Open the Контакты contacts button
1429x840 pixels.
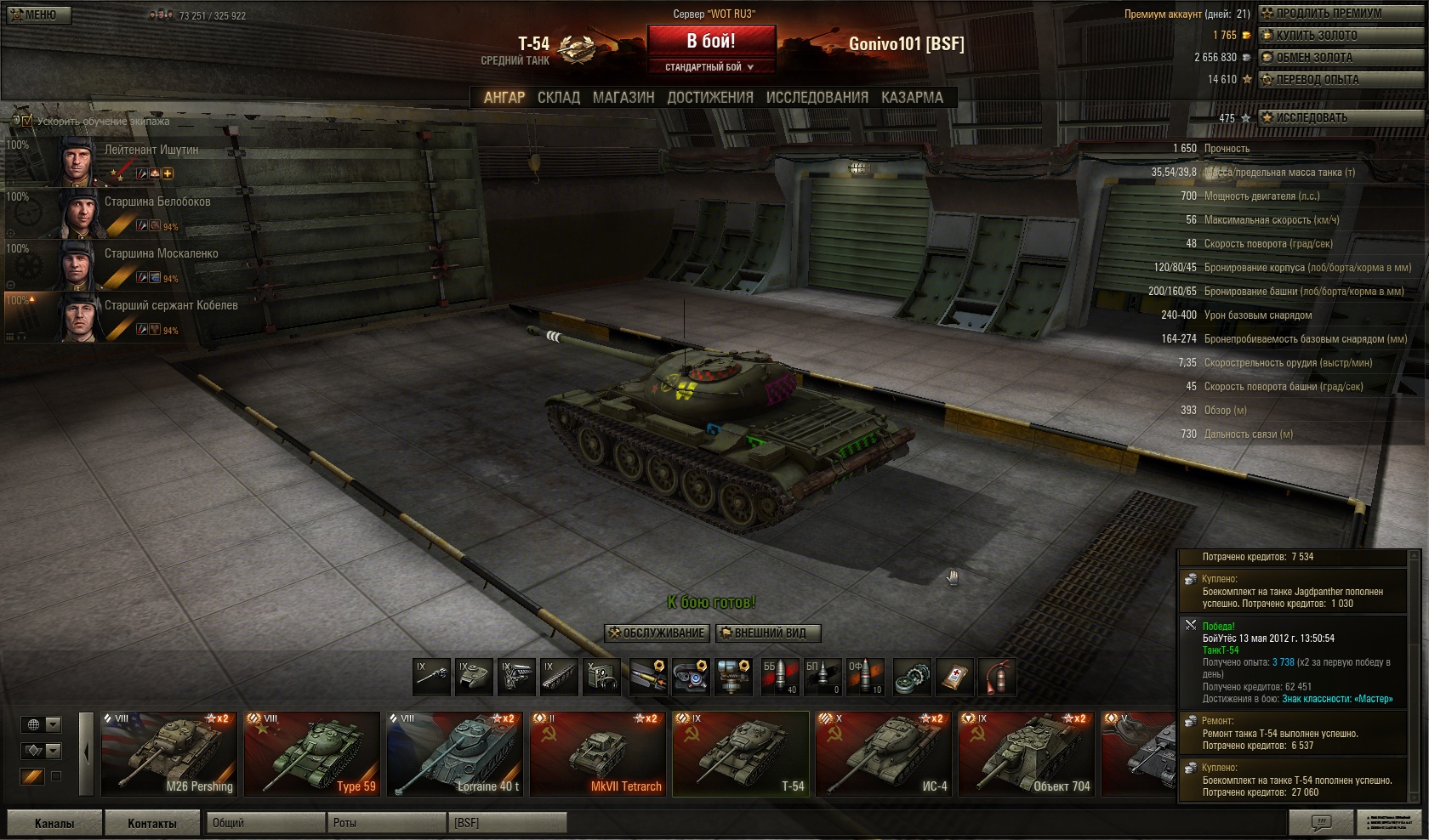point(152,823)
